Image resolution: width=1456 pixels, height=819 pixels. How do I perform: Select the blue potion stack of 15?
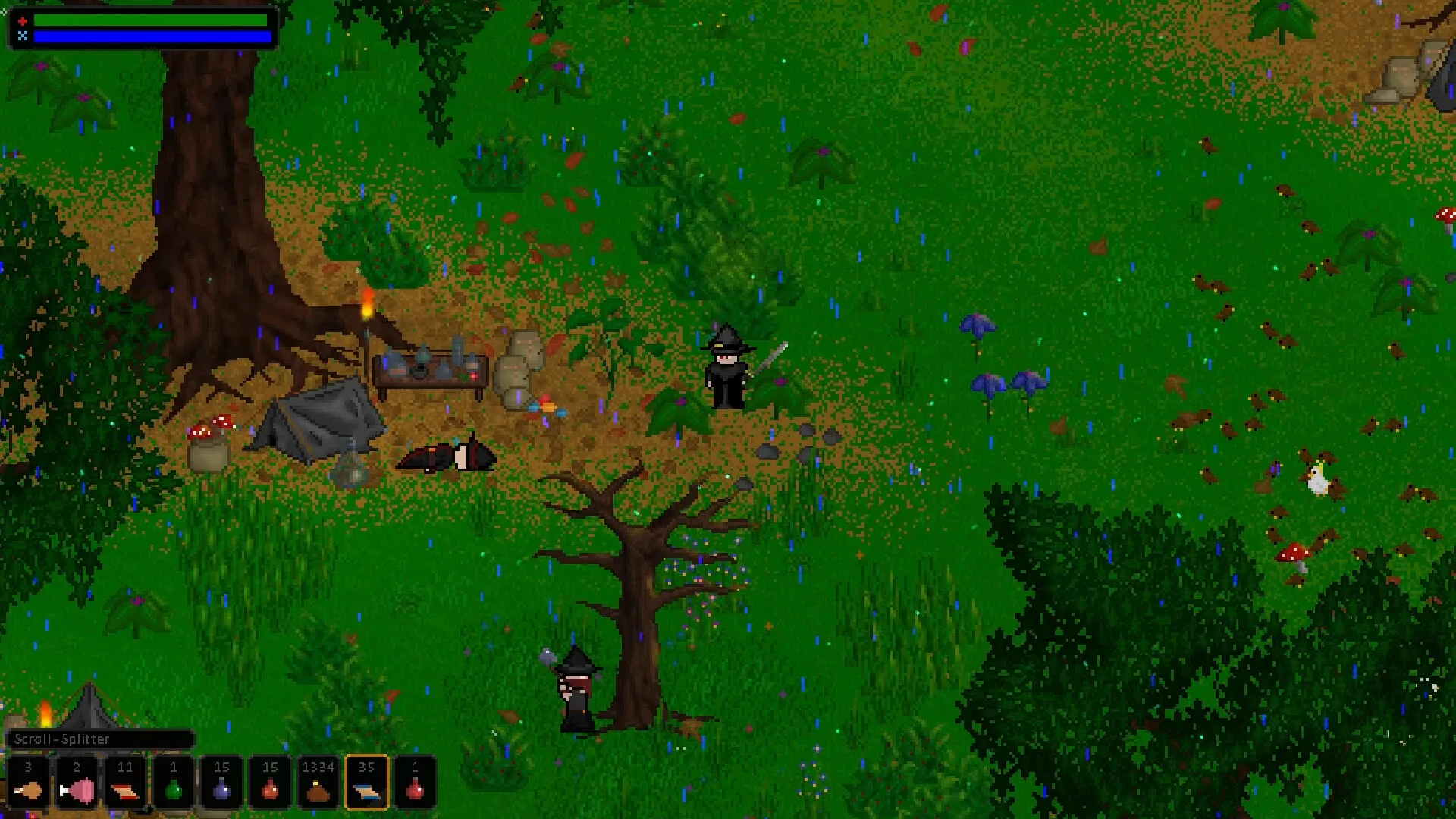[x=221, y=791]
